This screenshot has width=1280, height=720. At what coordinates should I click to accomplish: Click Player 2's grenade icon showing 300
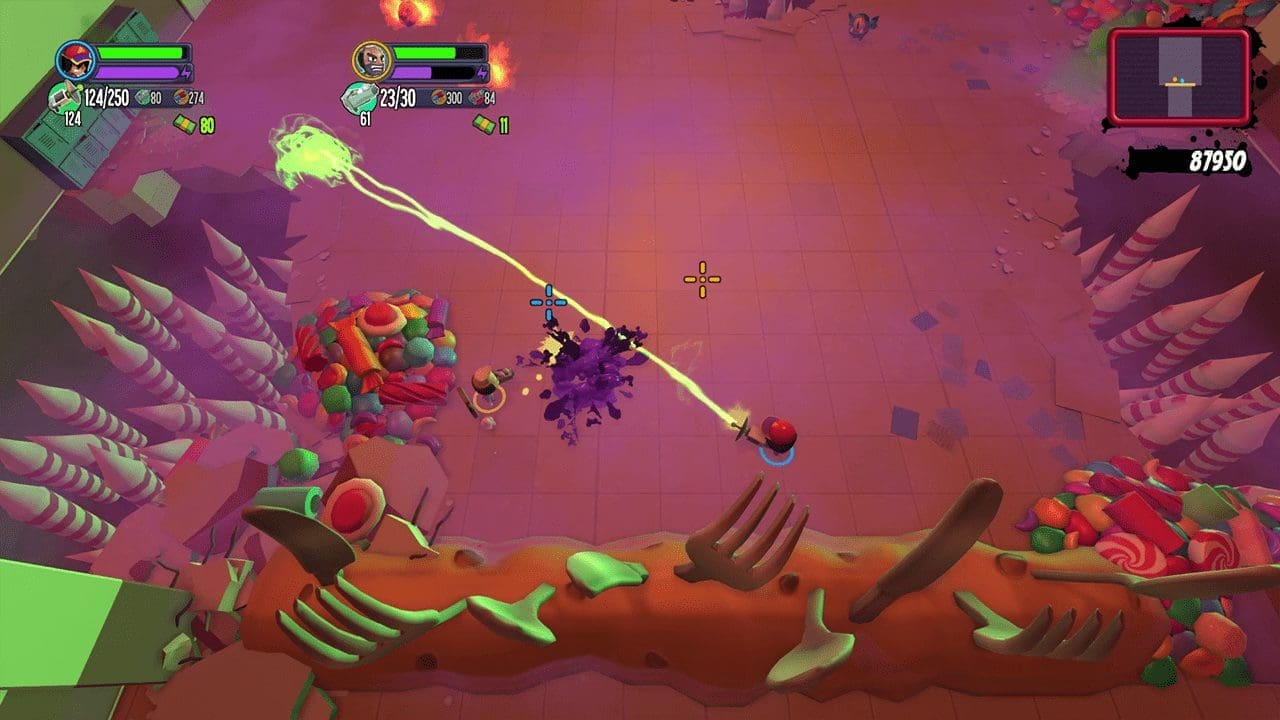click(x=437, y=96)
